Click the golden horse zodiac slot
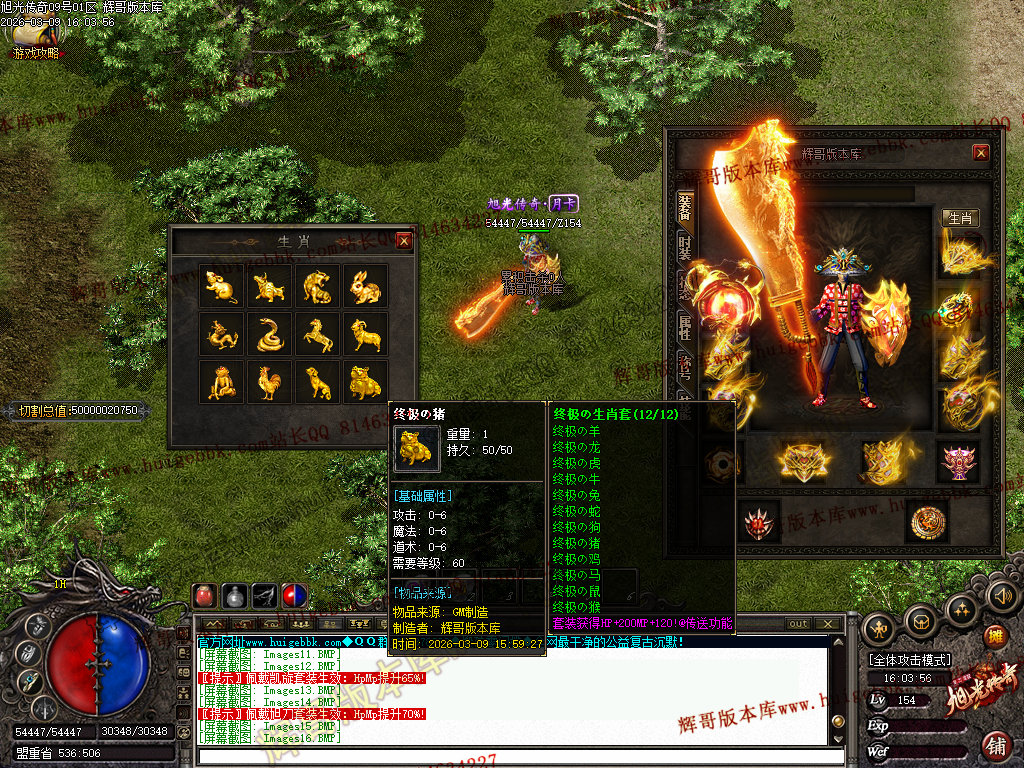 pyautogui.click(x=317, y=334)
